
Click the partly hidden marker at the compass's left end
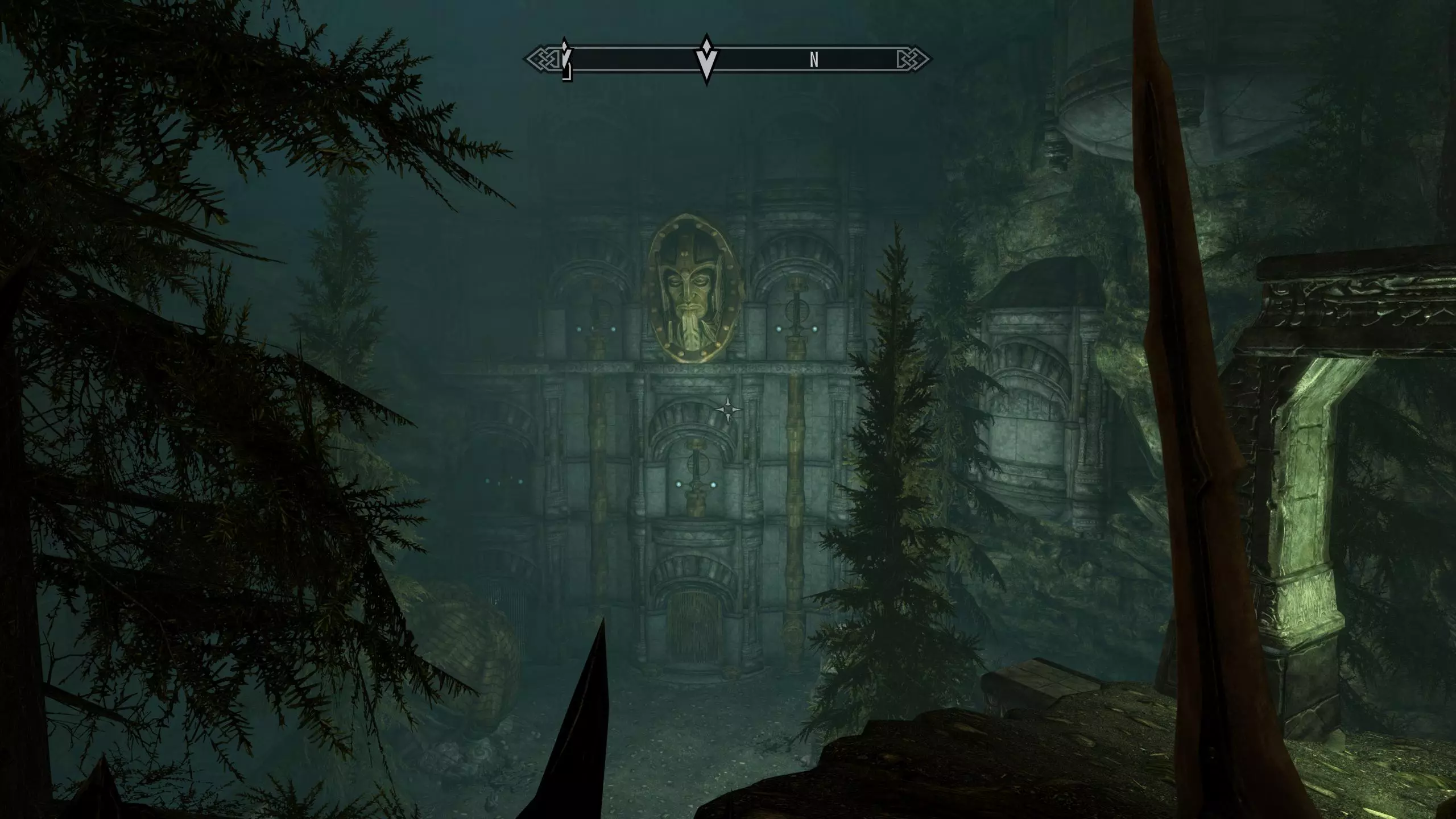[566, 60]
